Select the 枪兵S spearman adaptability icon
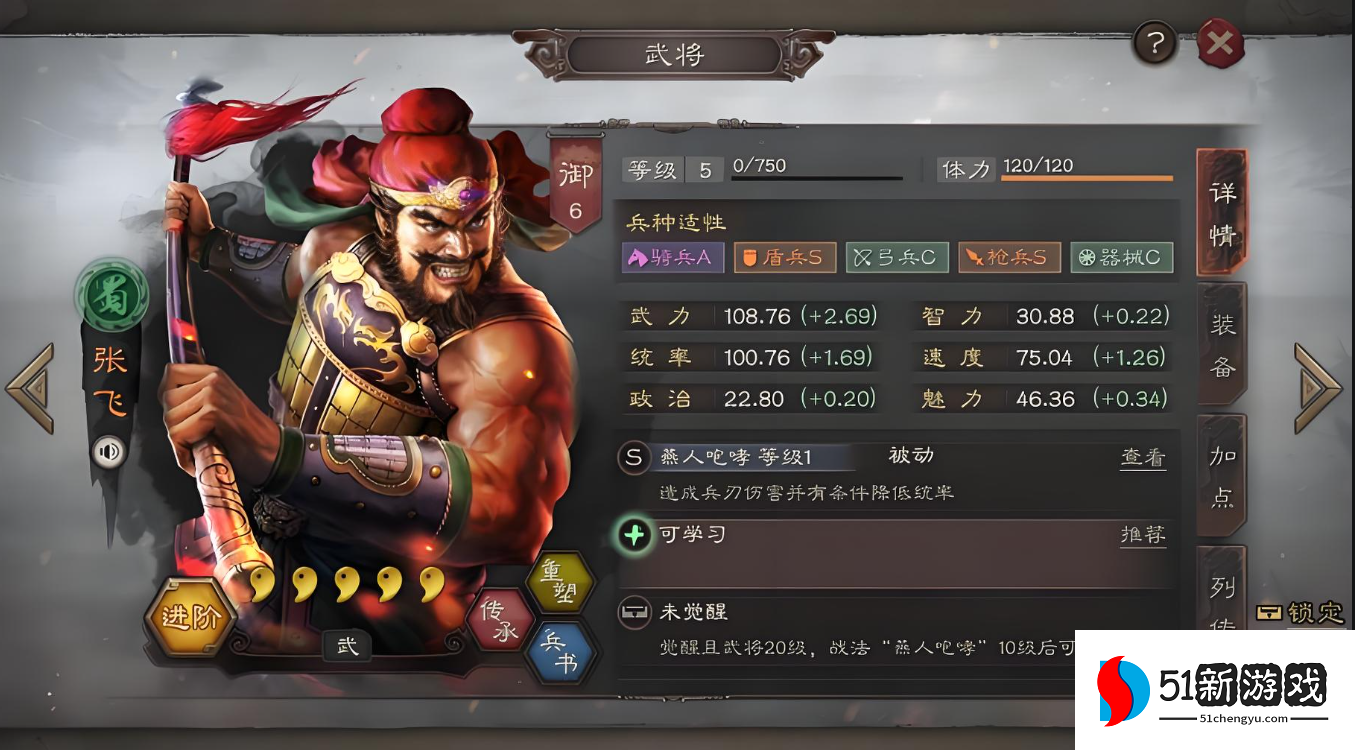Screen dimensions: 1355x750 coord(1010,257)
